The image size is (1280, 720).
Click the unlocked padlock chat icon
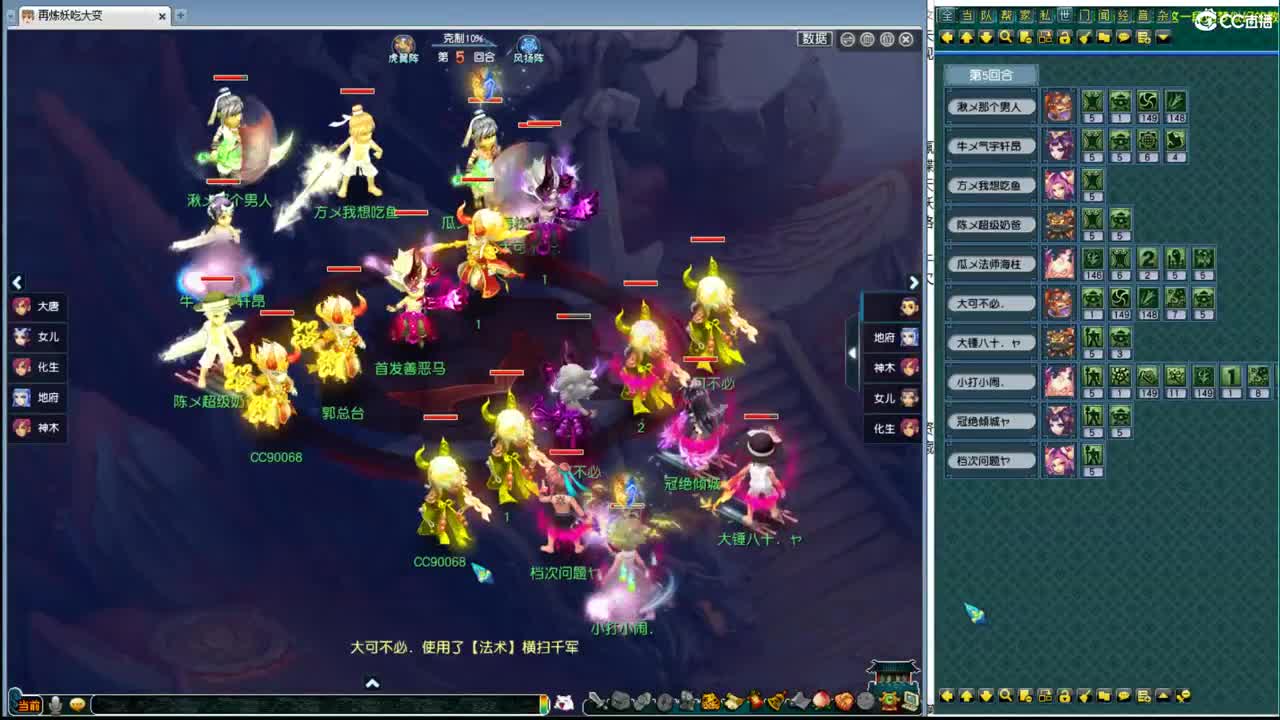[1064, 37]
